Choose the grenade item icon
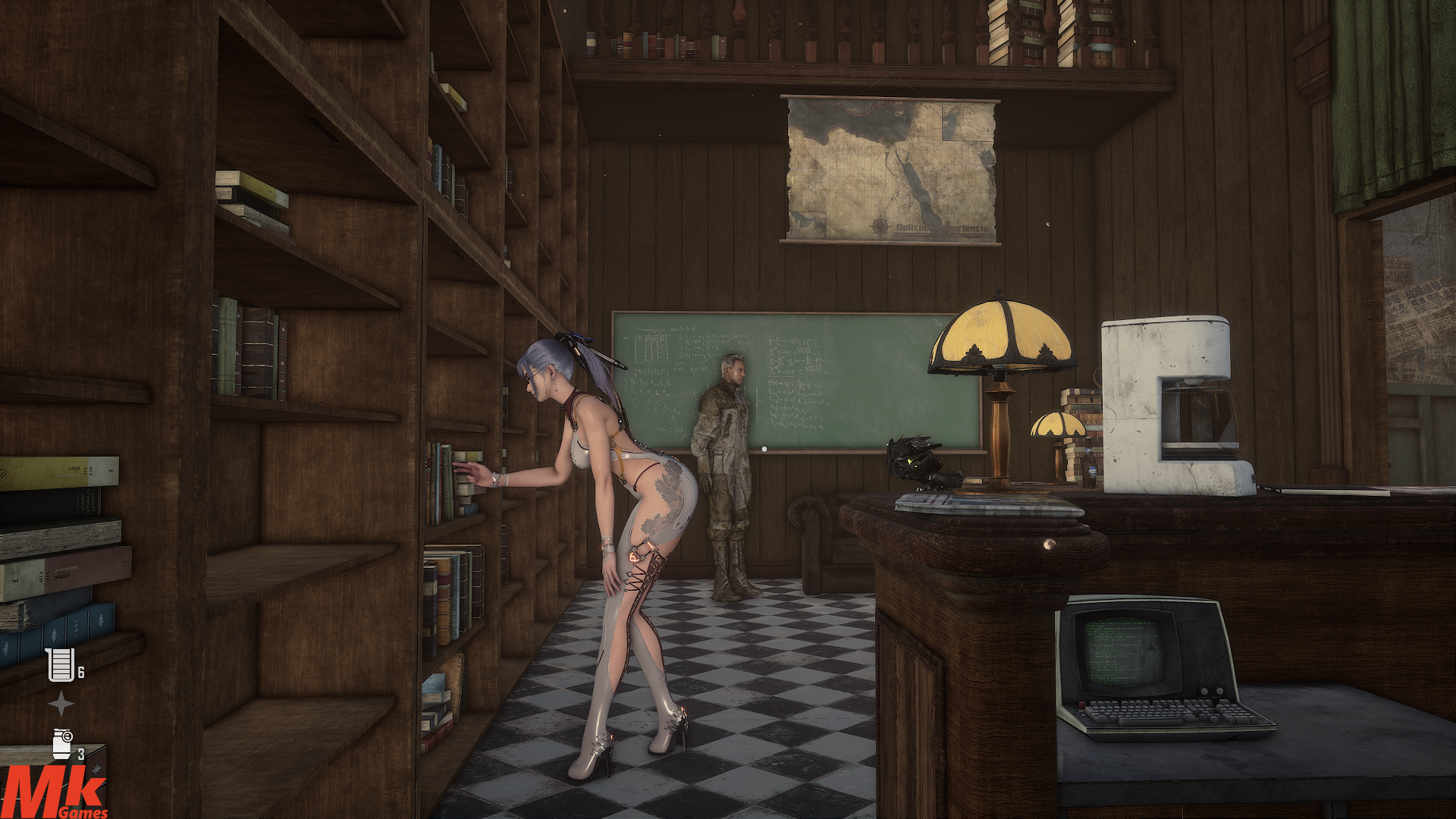 point(62,744)
